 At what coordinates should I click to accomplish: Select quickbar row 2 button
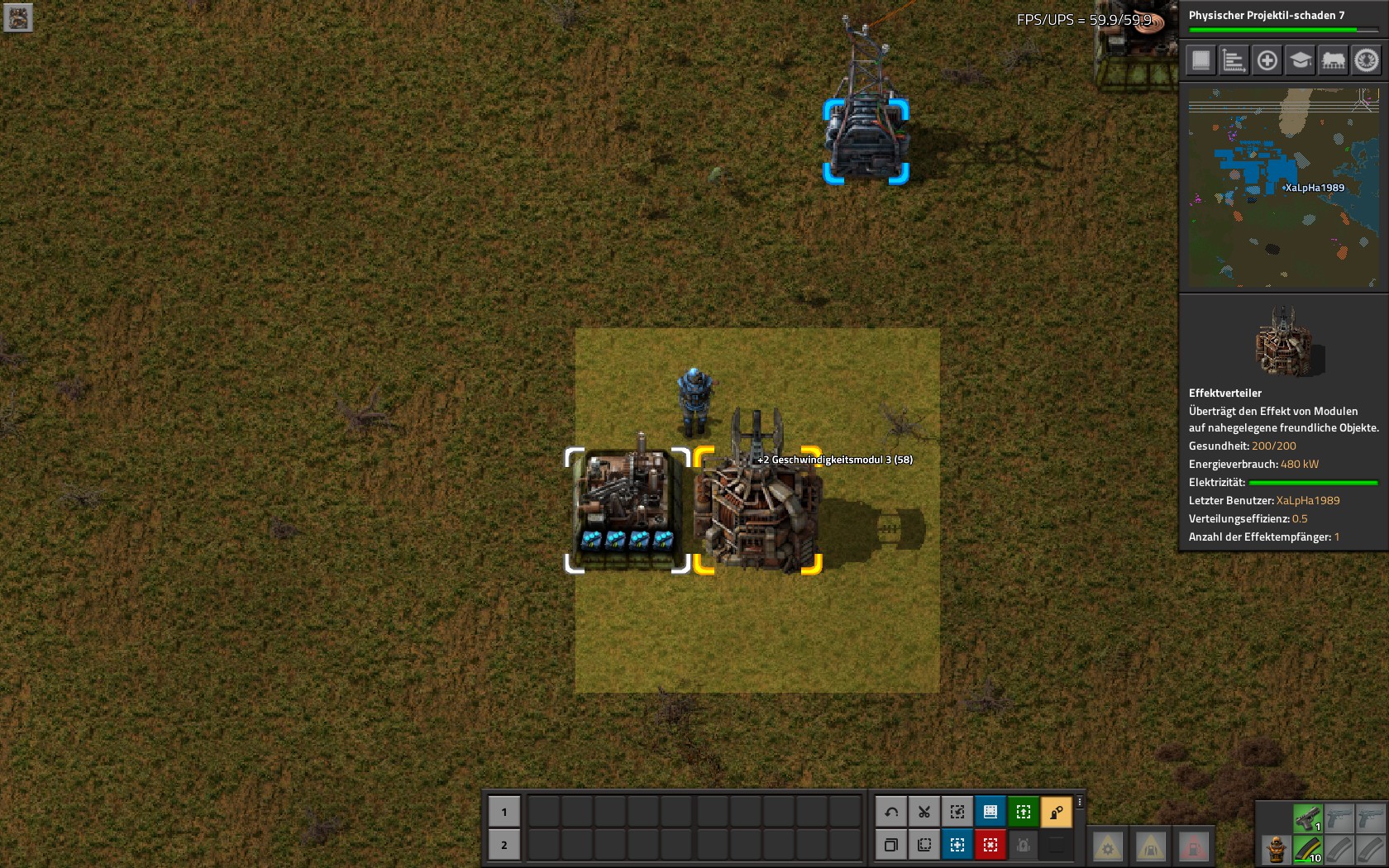[504, 845]
